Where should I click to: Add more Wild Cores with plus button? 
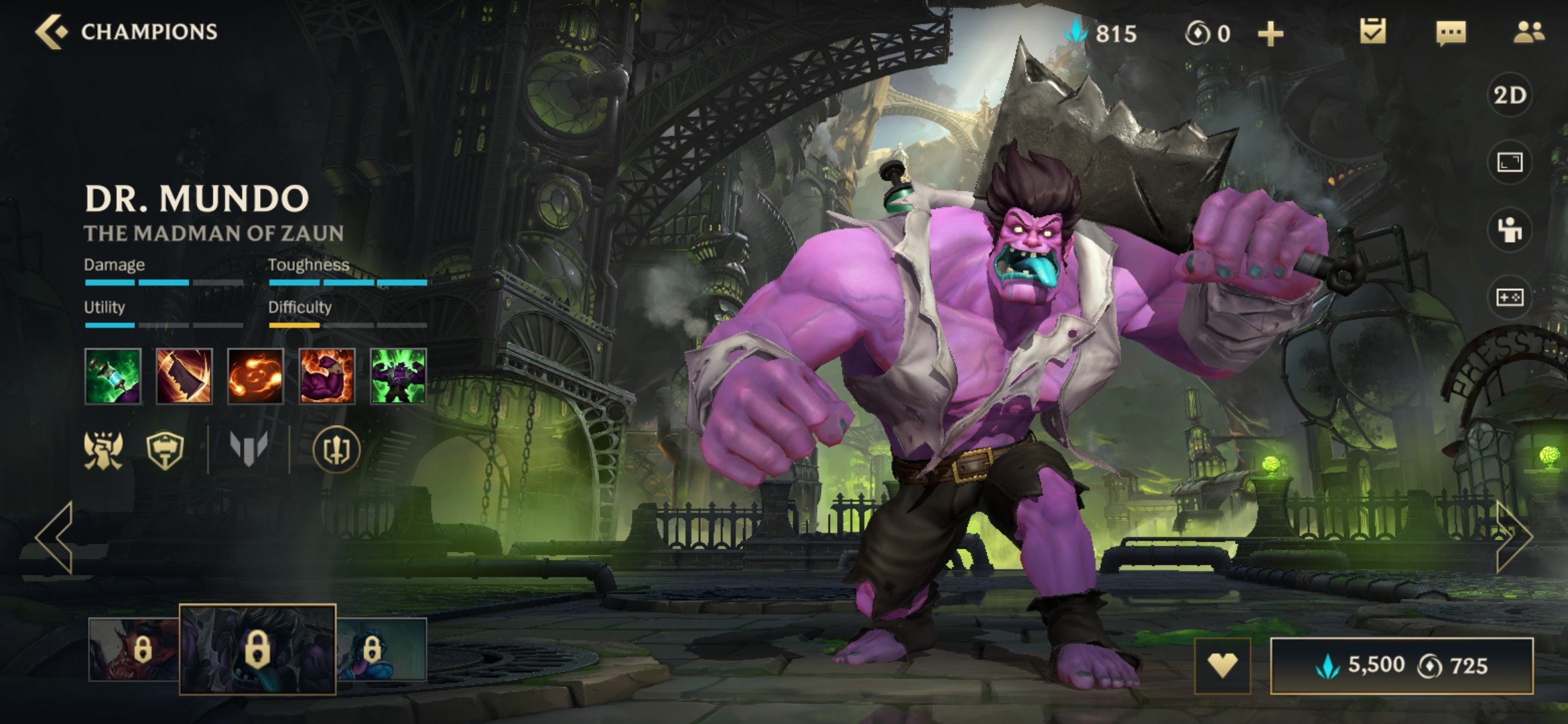coord(1270,34)
